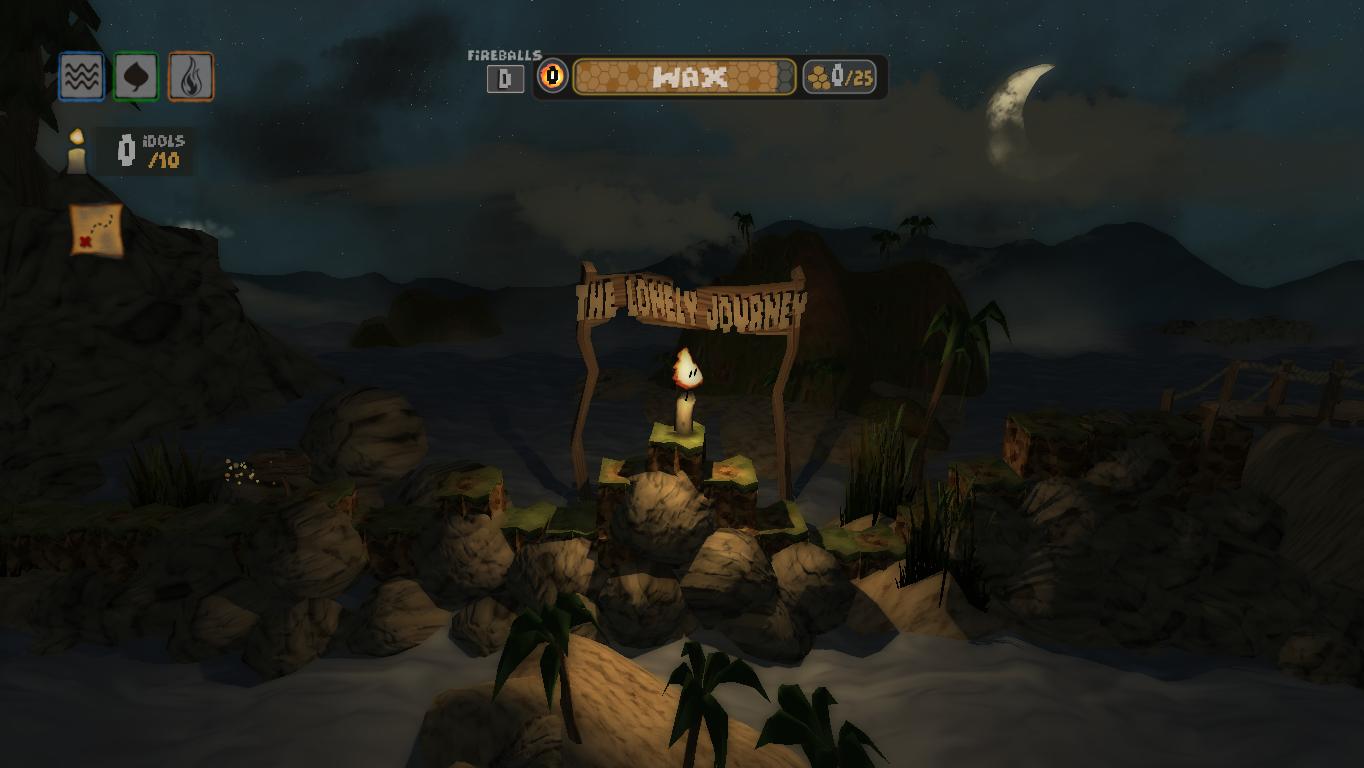Click the candle idols icon

pyautogui.click(x=77, y=151)
